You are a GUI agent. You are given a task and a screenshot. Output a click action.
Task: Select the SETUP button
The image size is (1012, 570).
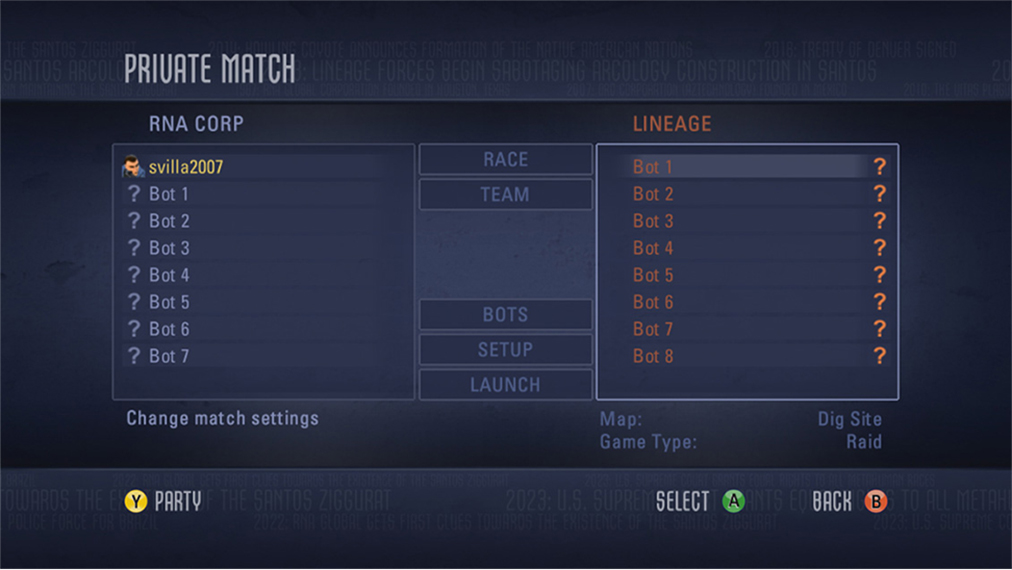click(505, 350)
